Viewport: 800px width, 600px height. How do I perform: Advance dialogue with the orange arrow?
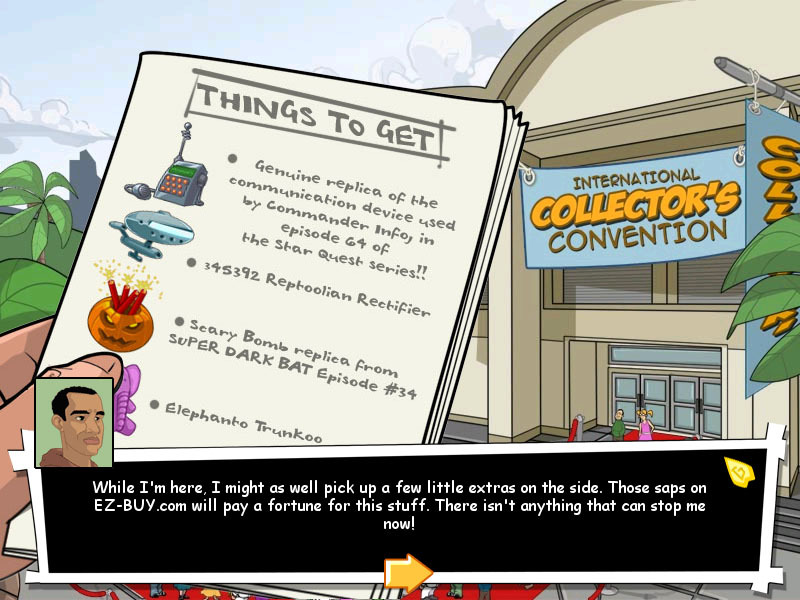(x=407, y=573)
